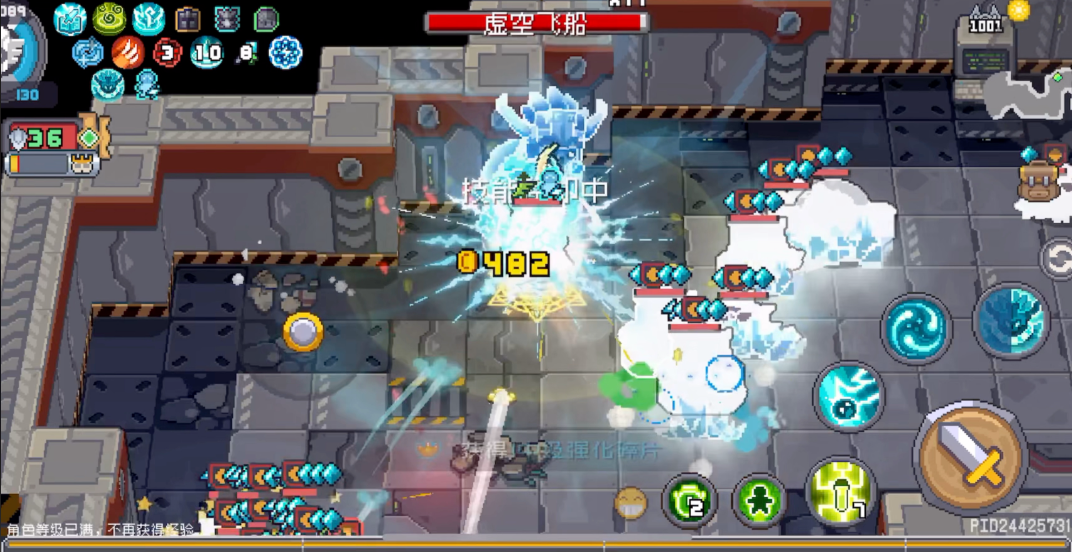Use the blue ice beast skill
This screenshot has height=552, width=1072.
[1010, 320]
